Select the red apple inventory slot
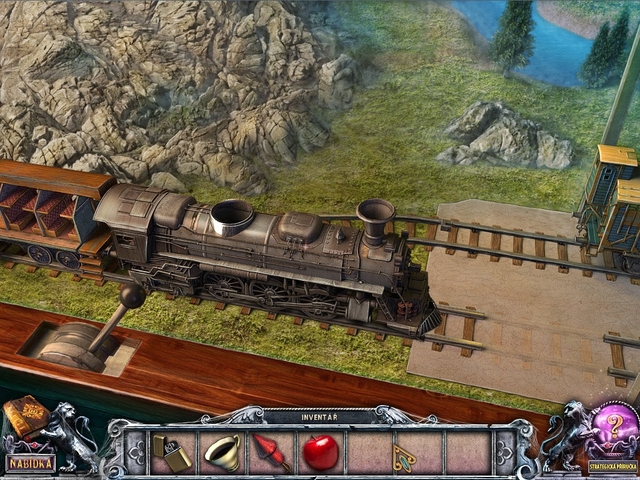The height and width of the screenshot is (480, 640). click(x=320, y=452)
